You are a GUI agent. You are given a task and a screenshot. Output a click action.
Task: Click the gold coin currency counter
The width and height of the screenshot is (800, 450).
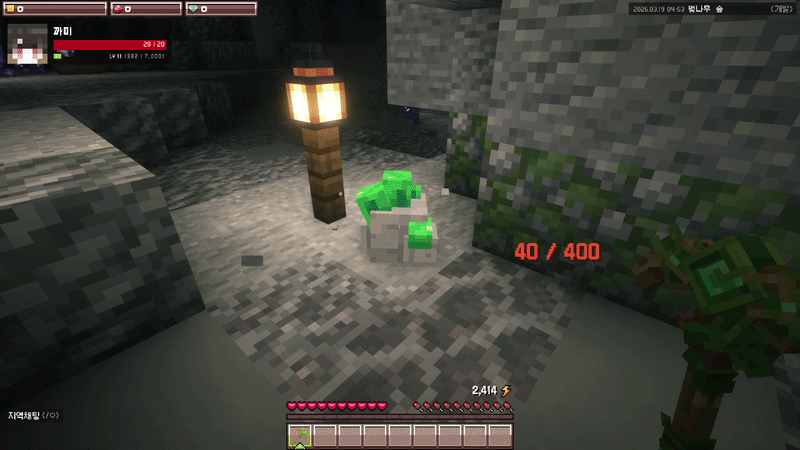pos(52,8)
